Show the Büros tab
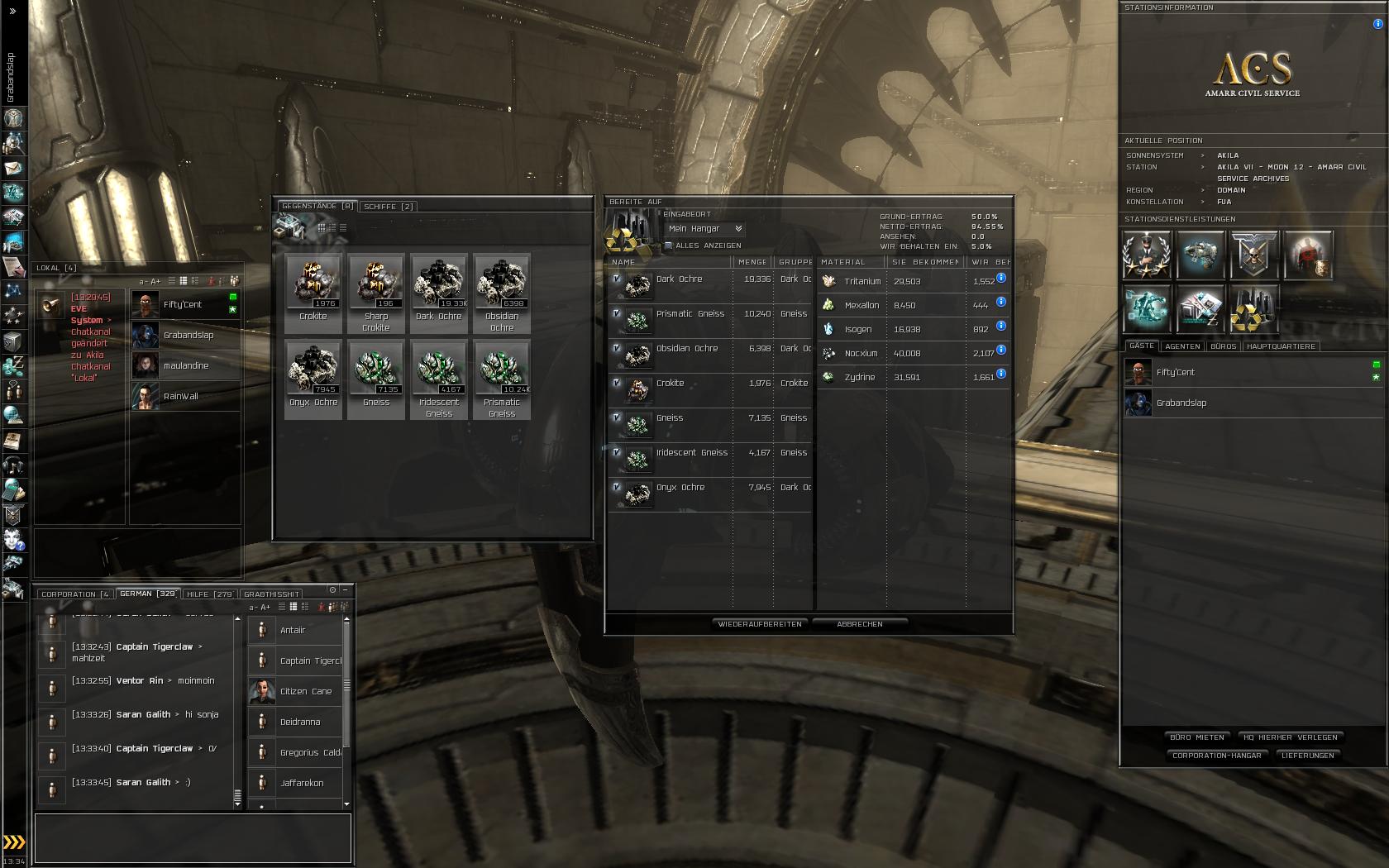 1224,346
